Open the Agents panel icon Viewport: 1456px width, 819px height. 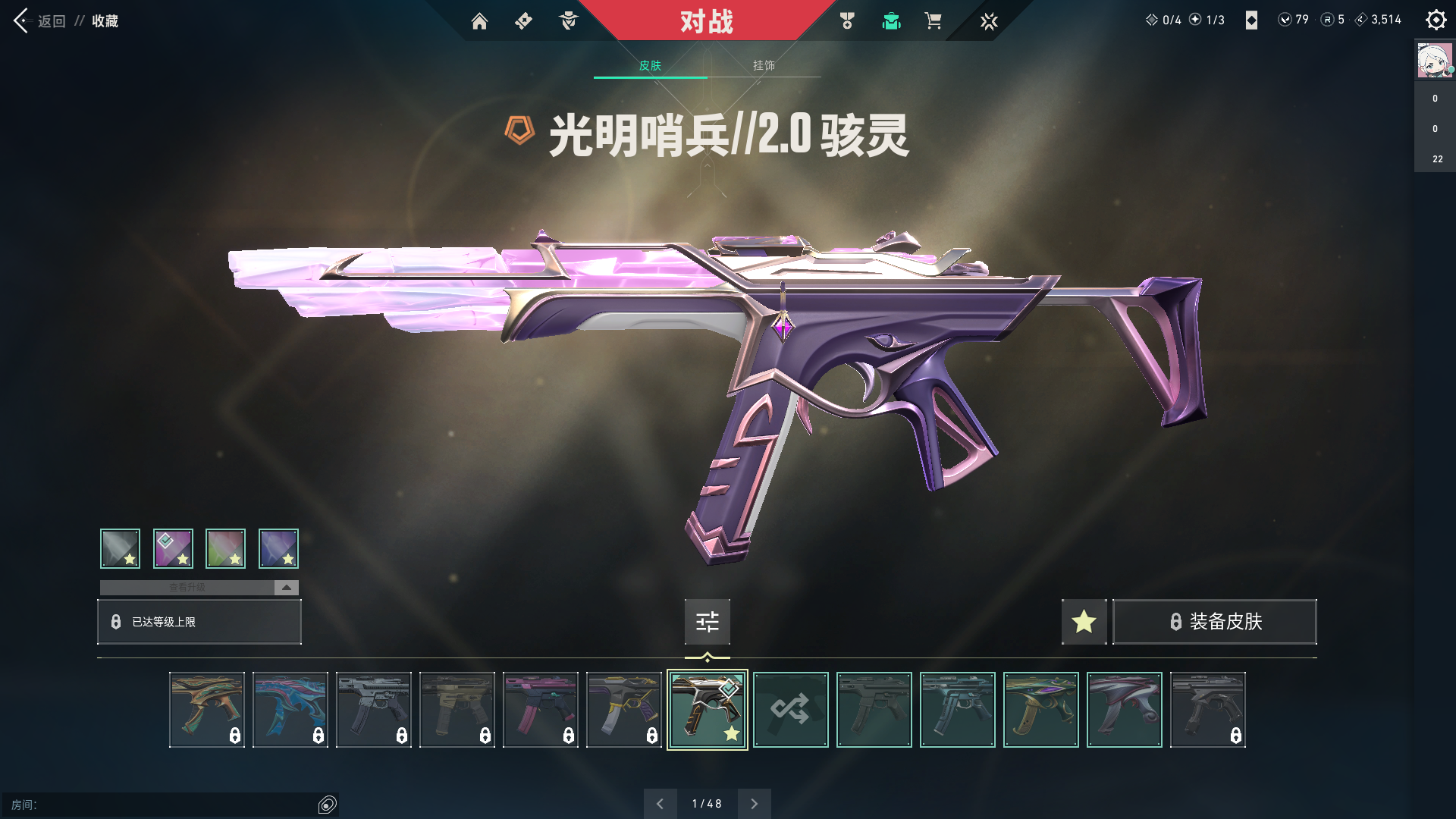568,21
